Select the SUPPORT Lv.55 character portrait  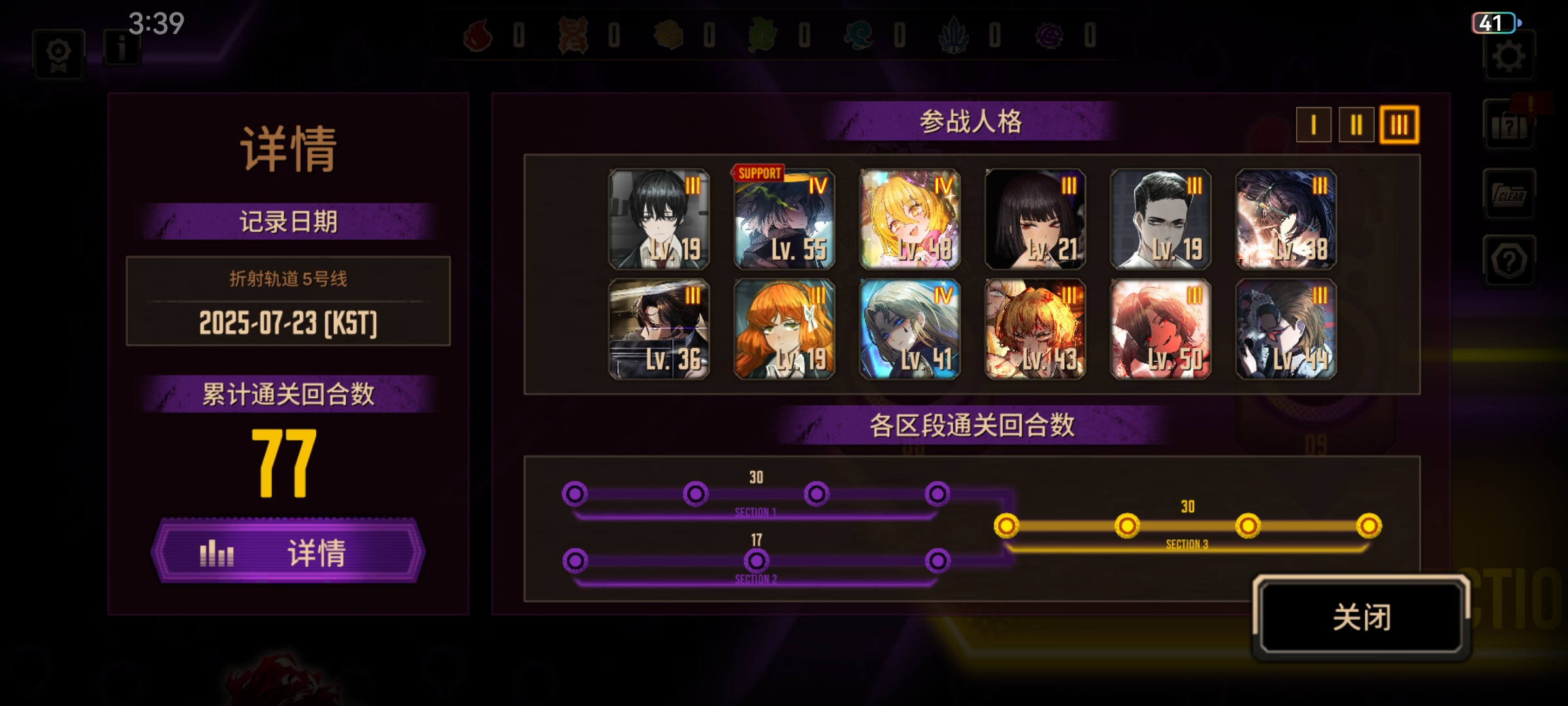[x=783, y=219]
